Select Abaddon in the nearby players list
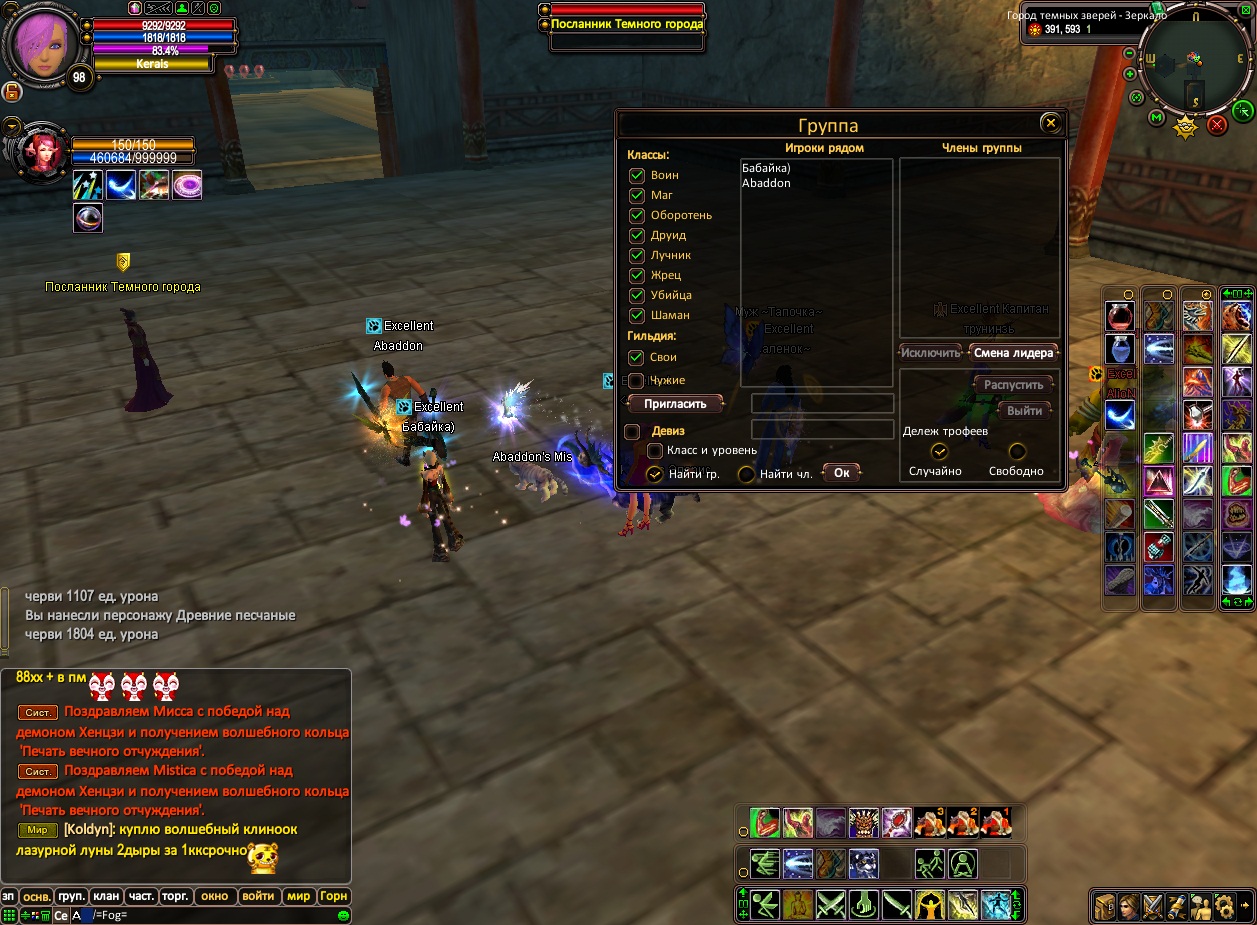The height and width of the screenshot is (925, 1257). [x=766, y=183]
